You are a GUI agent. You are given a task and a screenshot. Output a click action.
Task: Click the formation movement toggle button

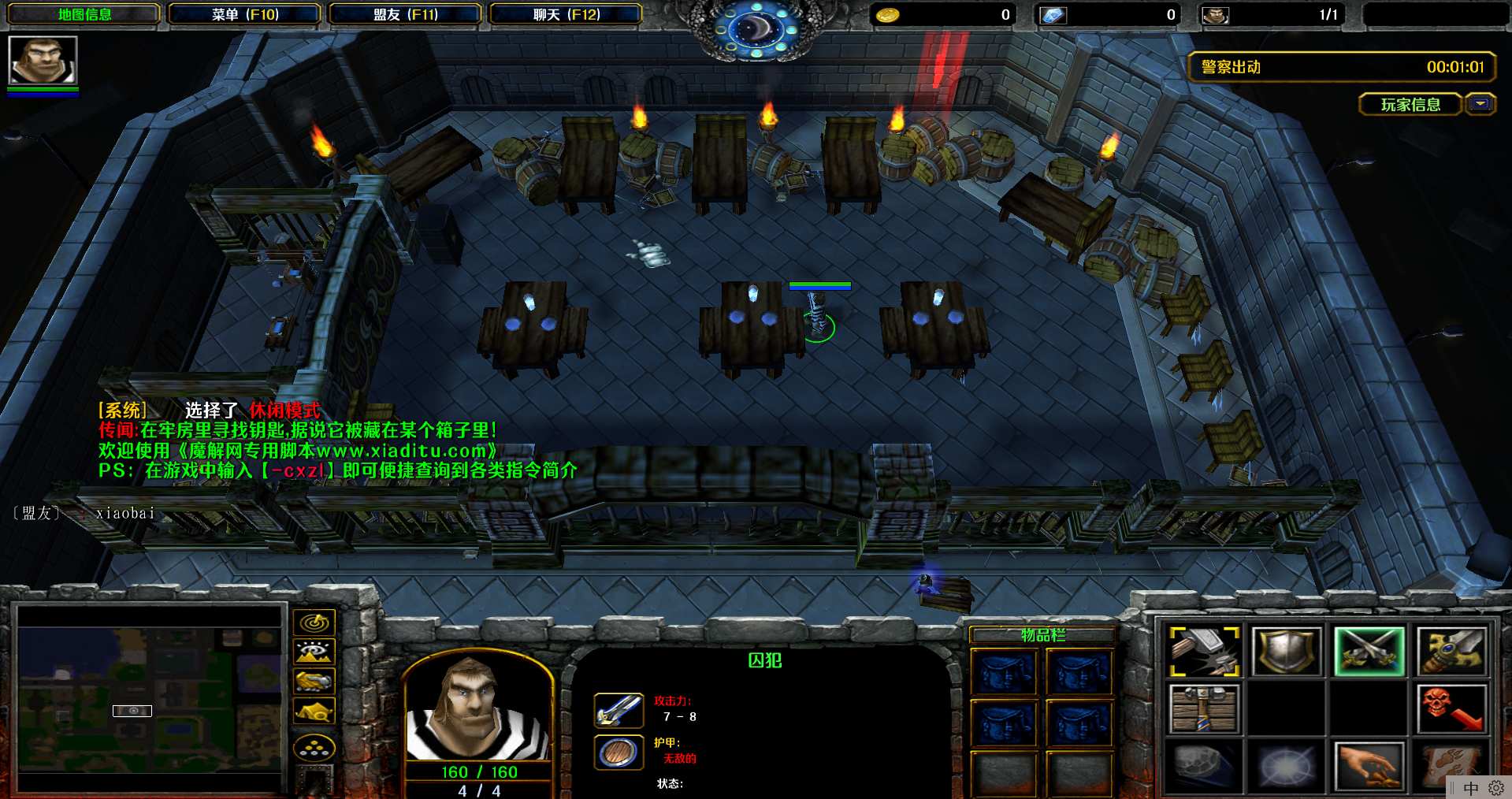pos(314,748)
